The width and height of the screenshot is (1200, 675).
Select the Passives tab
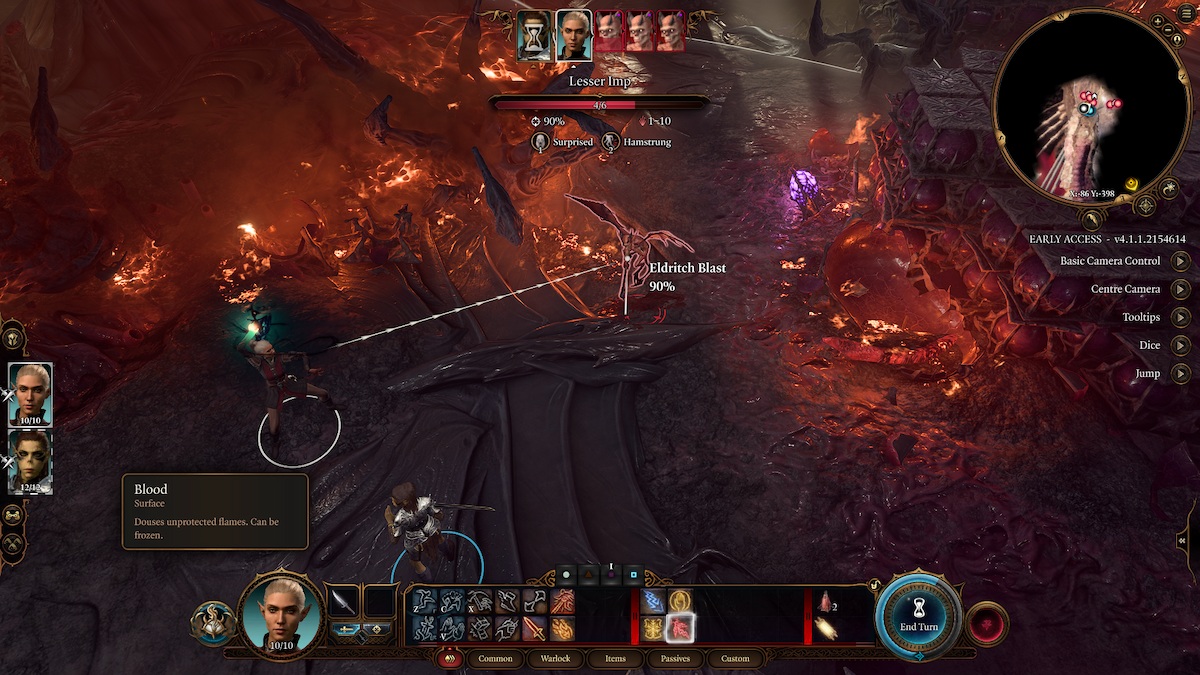(675, 659)
